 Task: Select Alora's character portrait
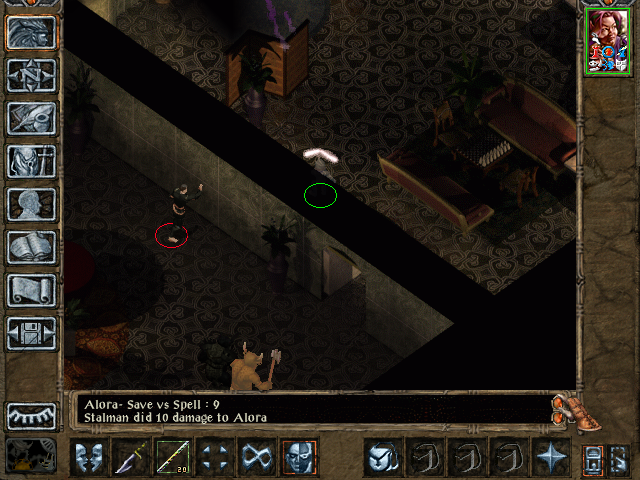[x=607, y=40]
